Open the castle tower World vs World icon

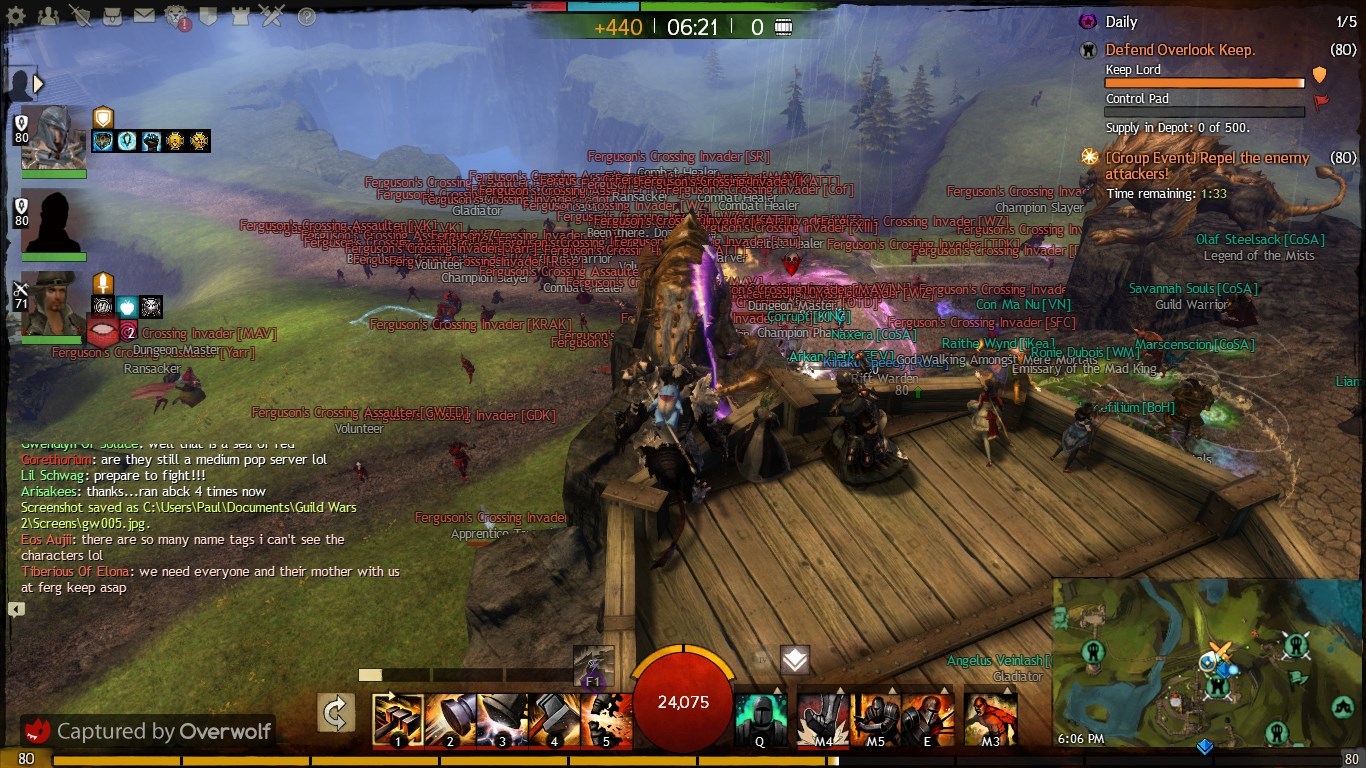pos(240,16)
